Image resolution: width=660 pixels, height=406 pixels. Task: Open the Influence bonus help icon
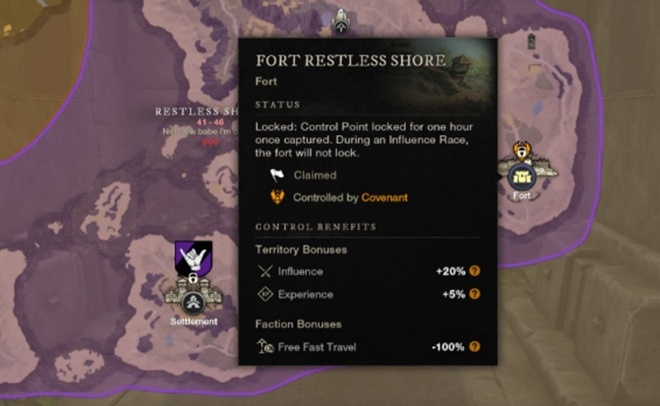coord(475,271)
